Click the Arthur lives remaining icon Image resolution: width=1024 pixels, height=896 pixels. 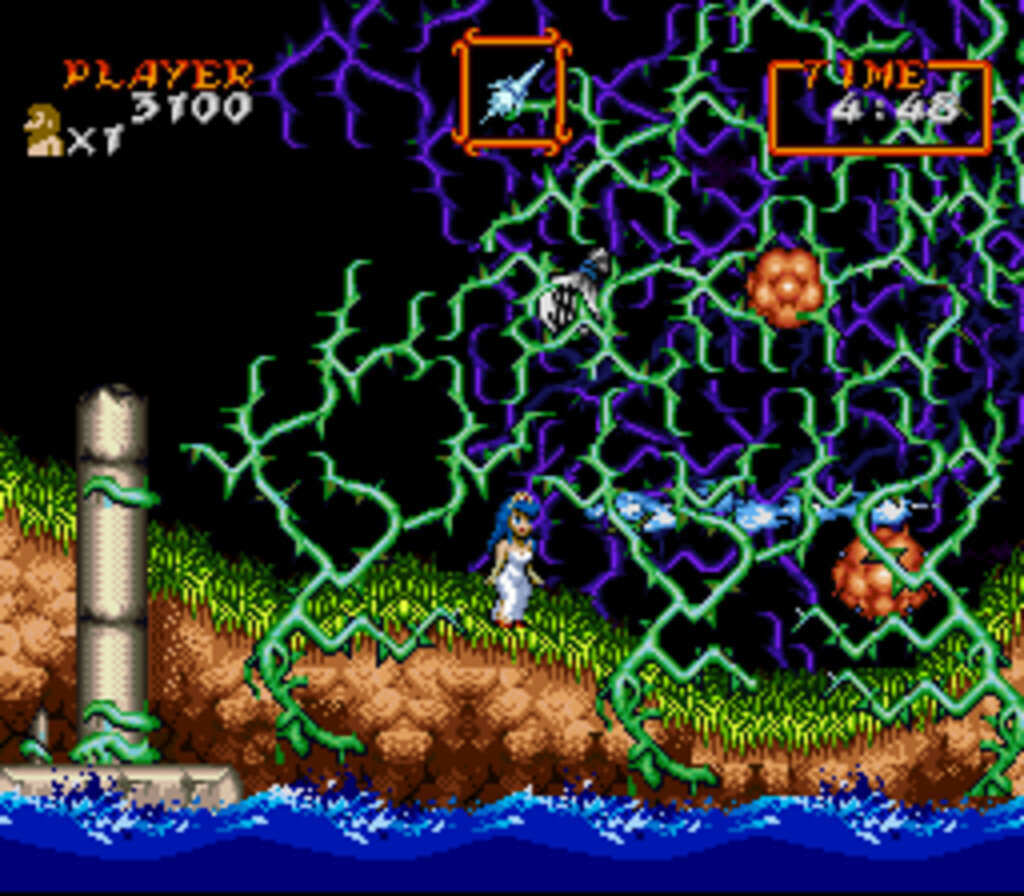tap(42, 131)
